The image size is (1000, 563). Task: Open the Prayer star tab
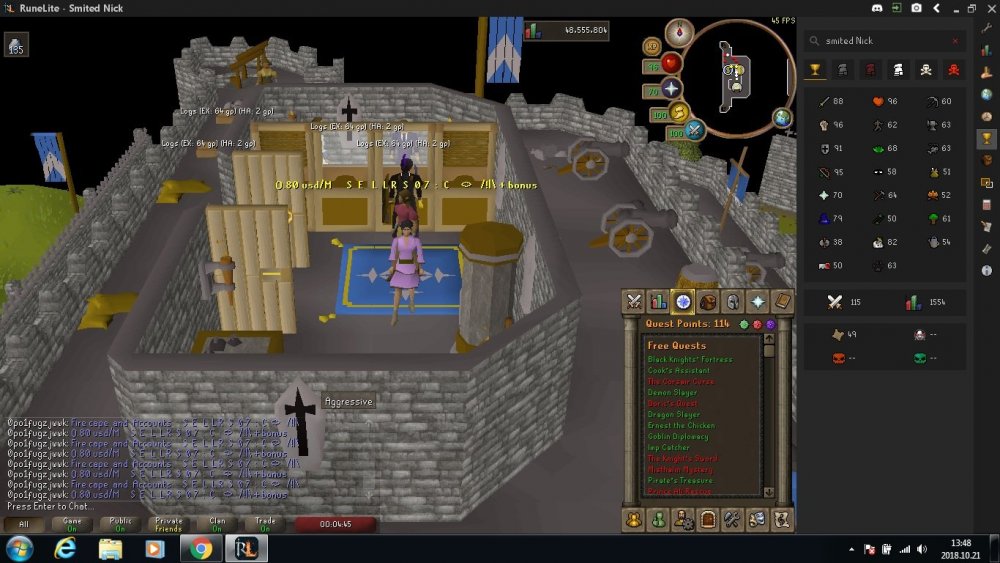758,301
